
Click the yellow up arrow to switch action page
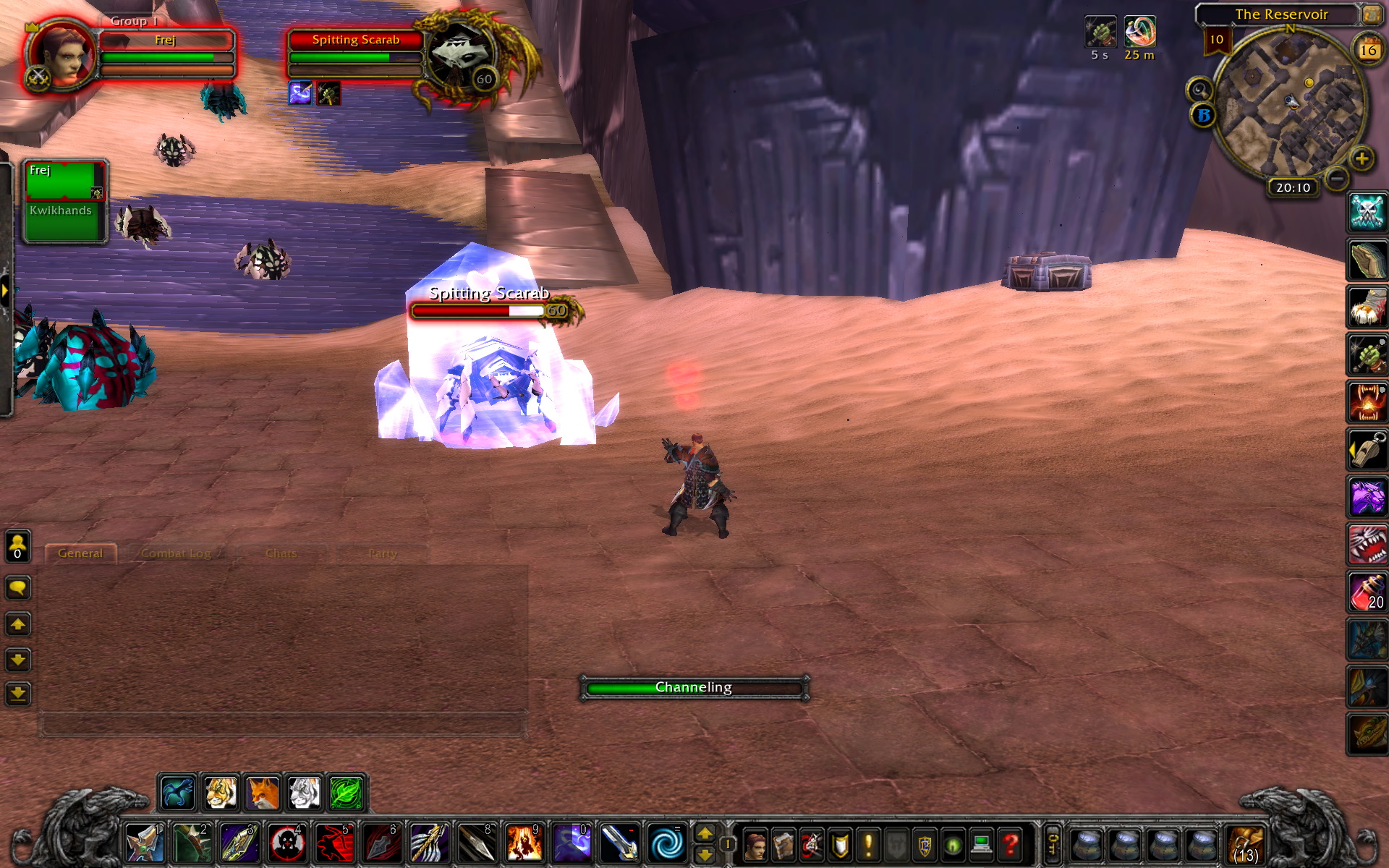[x=705, y=833]
